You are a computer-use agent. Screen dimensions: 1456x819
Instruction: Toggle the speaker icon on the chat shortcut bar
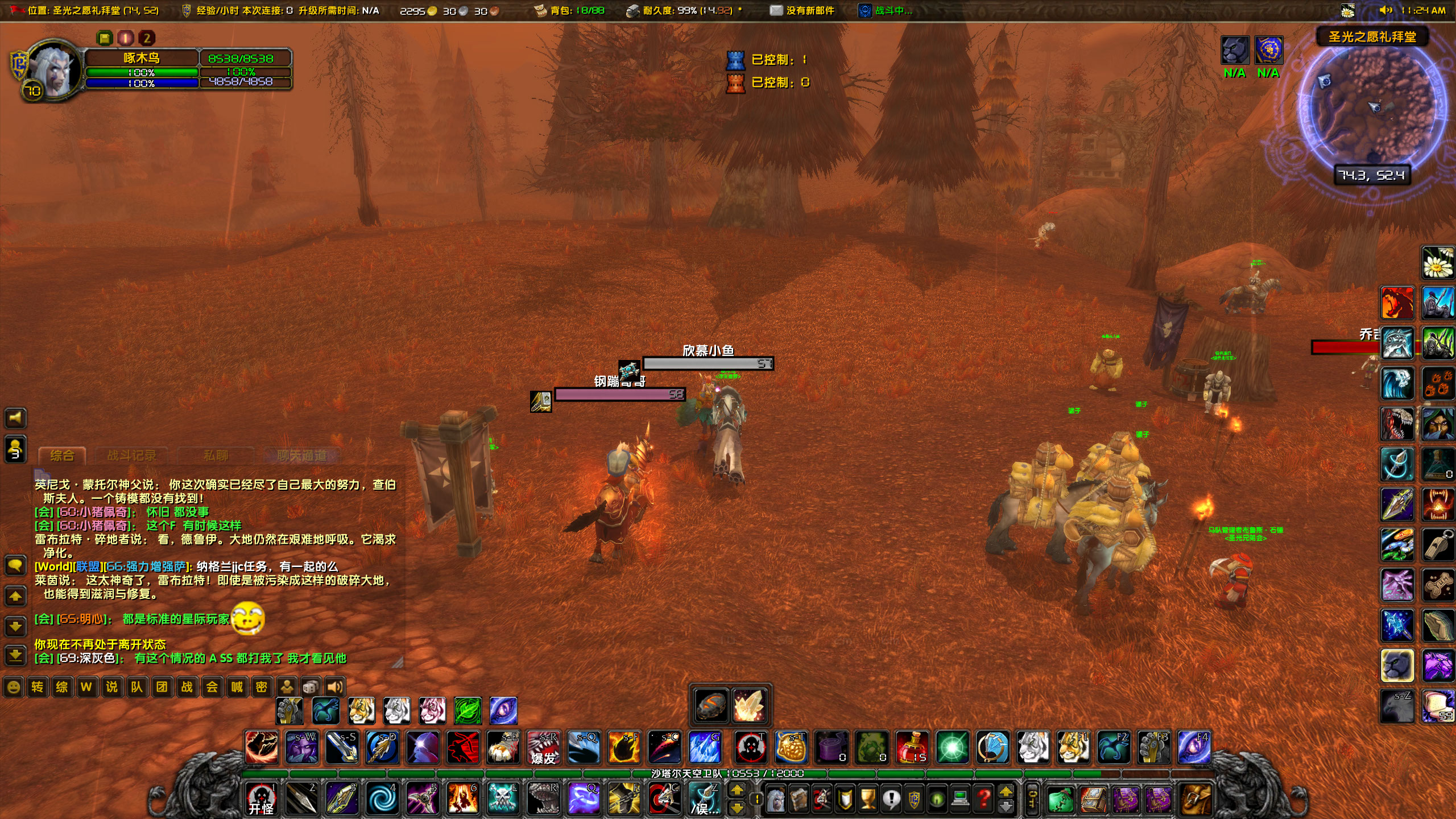coord(334,687)
